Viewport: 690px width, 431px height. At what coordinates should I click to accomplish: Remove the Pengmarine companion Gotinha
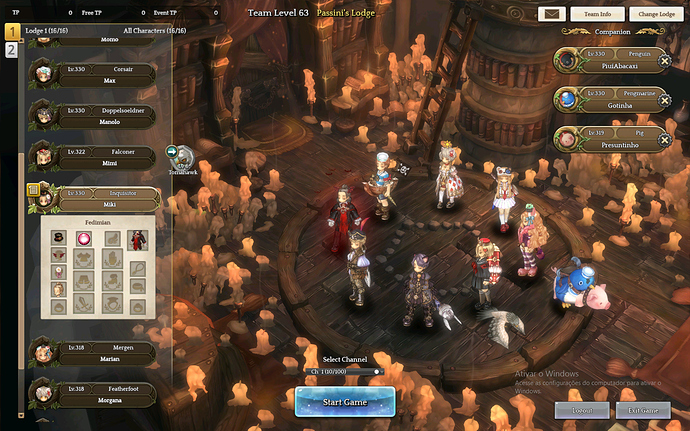point(665,100)
